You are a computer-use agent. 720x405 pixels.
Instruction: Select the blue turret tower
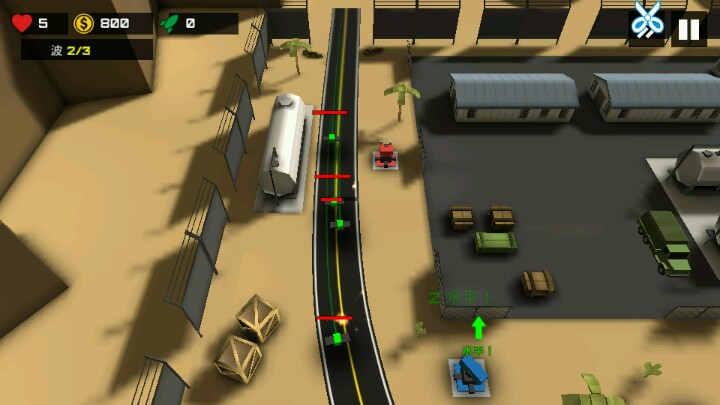(469, 376)
